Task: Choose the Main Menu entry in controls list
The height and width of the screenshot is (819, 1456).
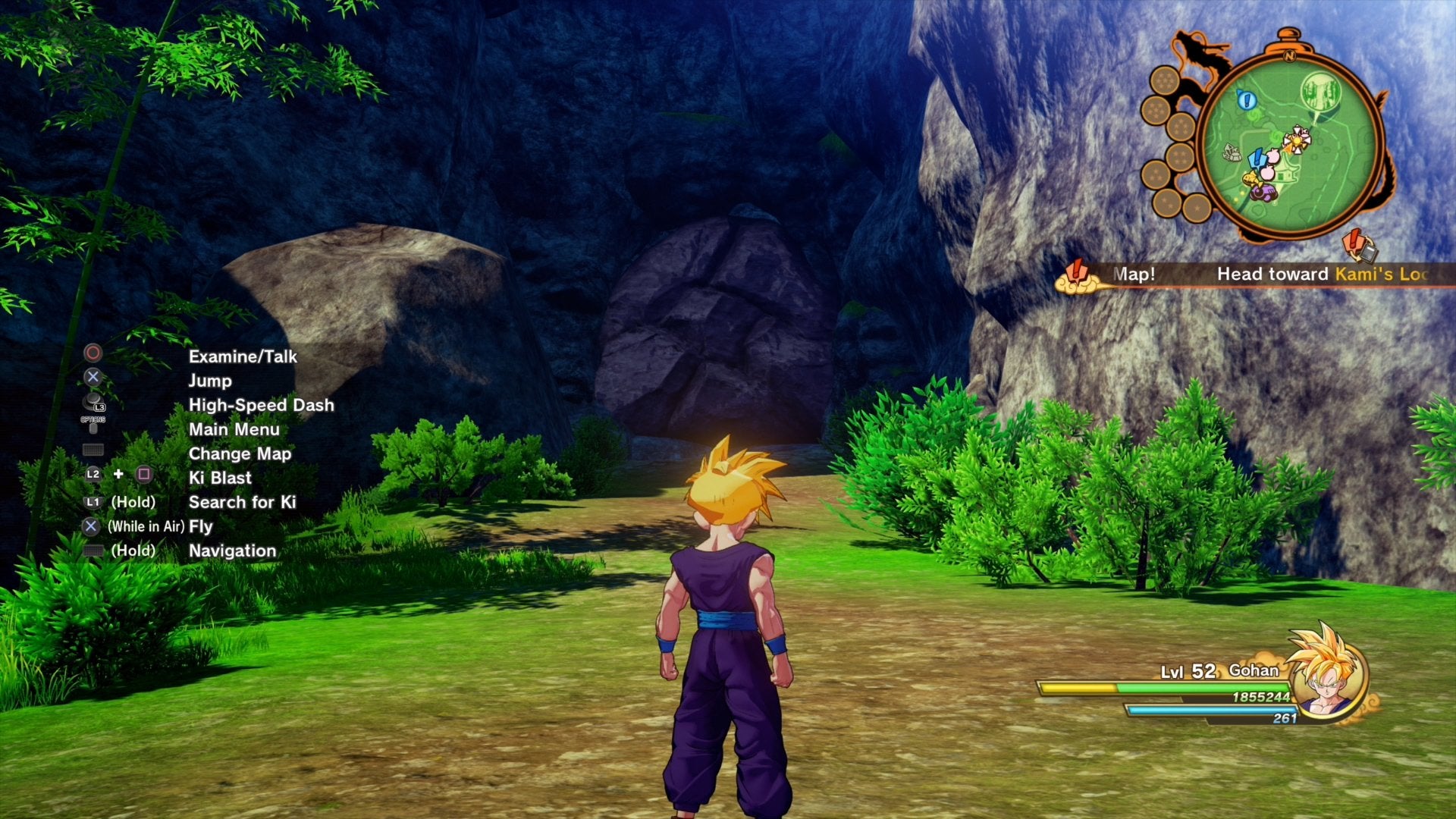Action: (234, 429)
